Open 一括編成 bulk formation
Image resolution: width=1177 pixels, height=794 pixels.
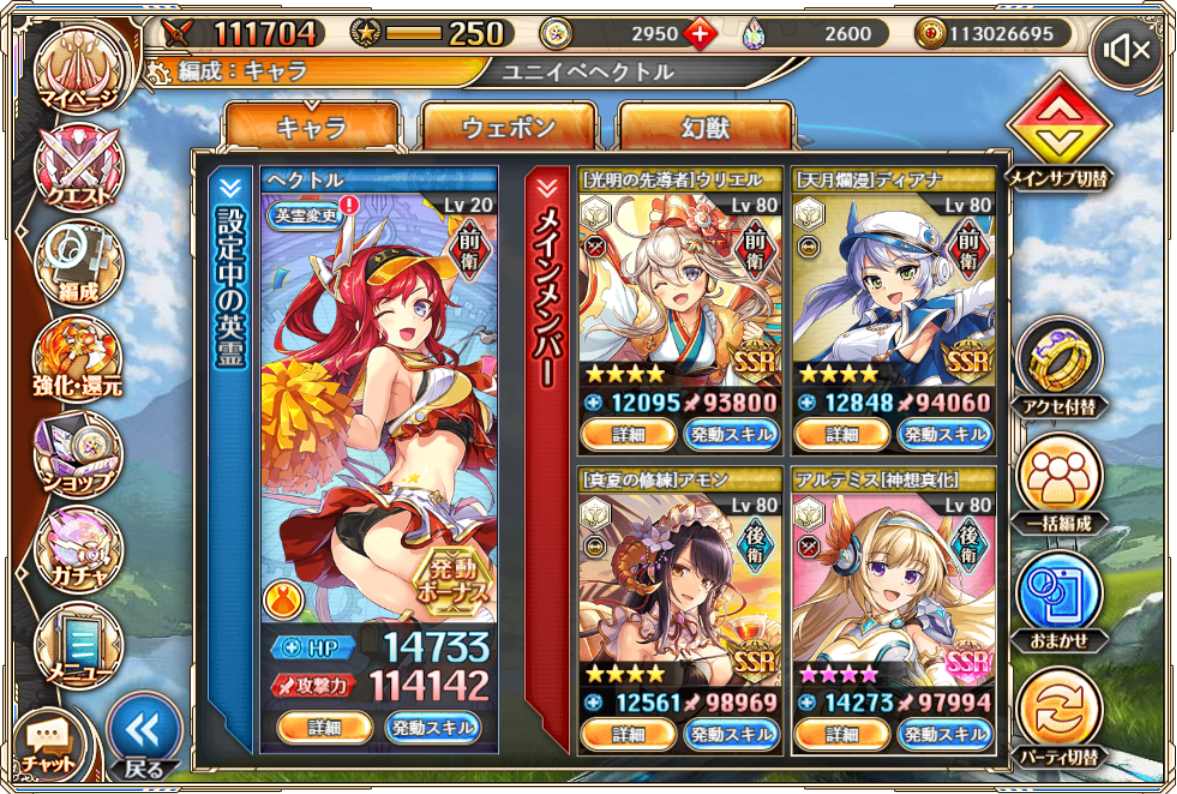(x=1058, y=478)
